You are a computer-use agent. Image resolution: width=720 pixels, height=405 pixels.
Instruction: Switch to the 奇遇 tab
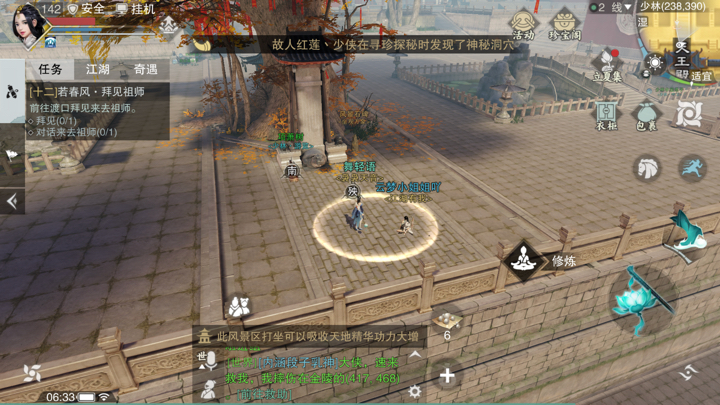click(x=146, y=69)
